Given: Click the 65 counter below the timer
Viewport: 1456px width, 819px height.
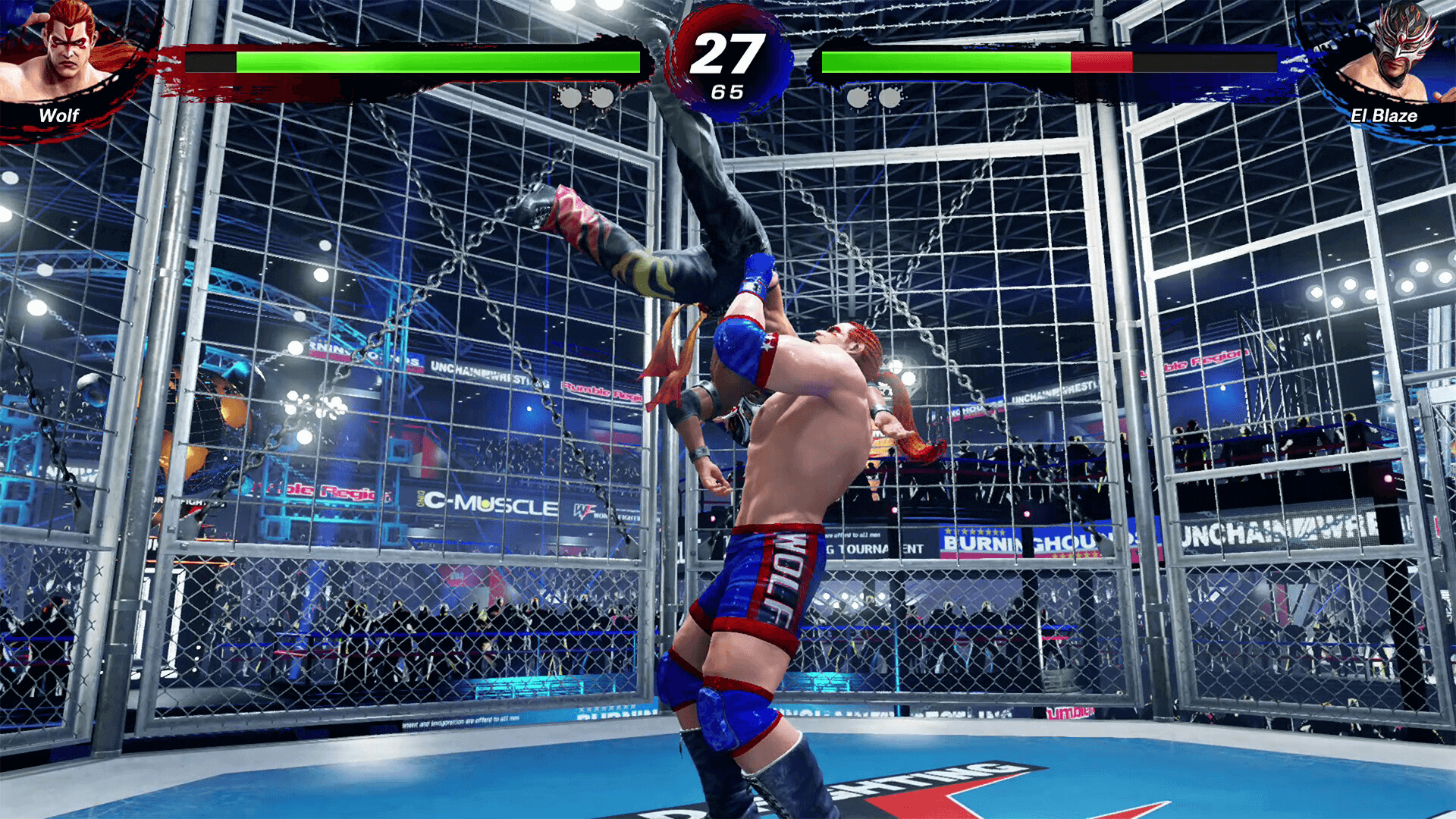Looking at the screenshot, I should click(x=728, y=93).
